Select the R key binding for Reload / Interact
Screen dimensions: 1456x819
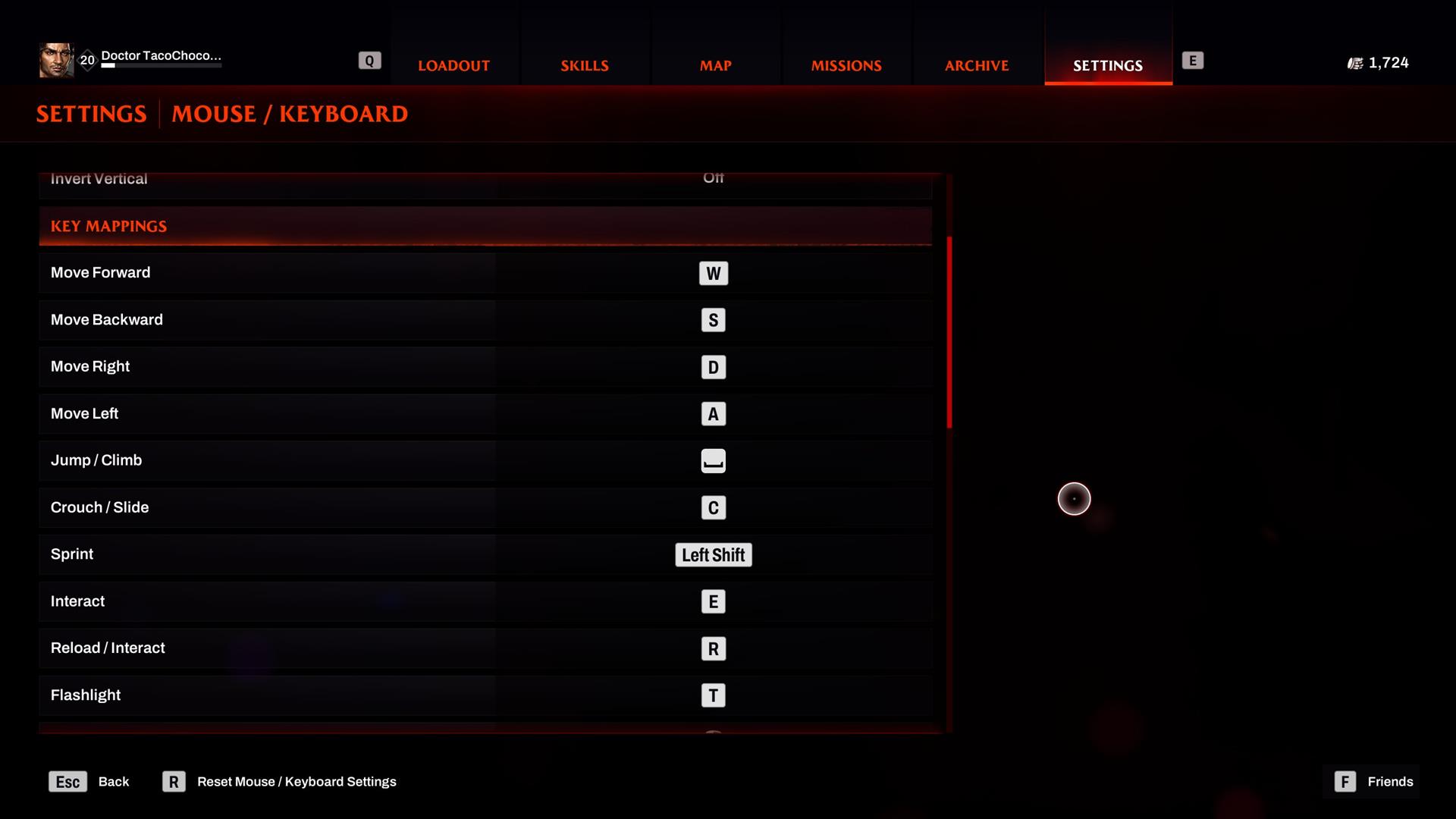[x=713, y=648]
